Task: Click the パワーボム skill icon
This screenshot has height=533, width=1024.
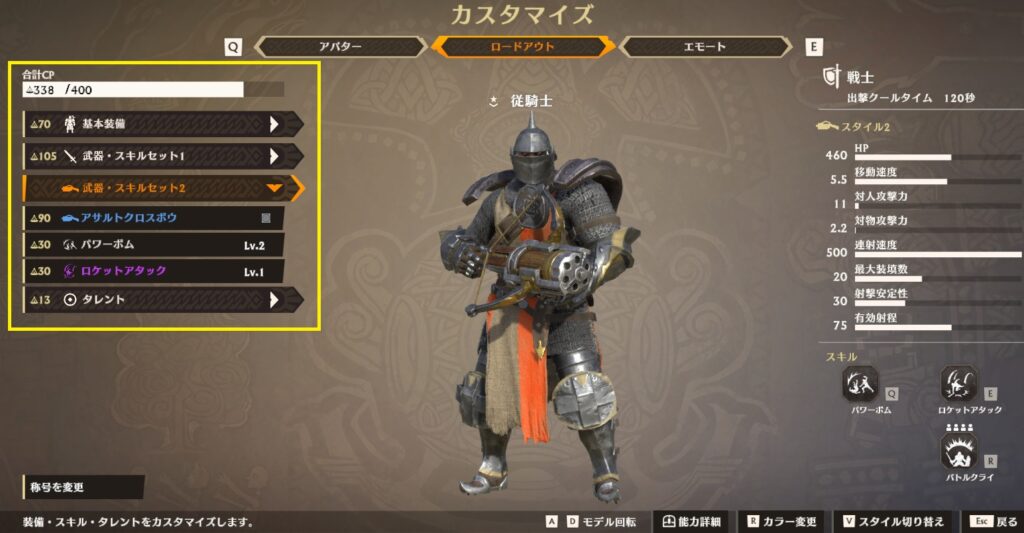Action: (x=860, y=384)
